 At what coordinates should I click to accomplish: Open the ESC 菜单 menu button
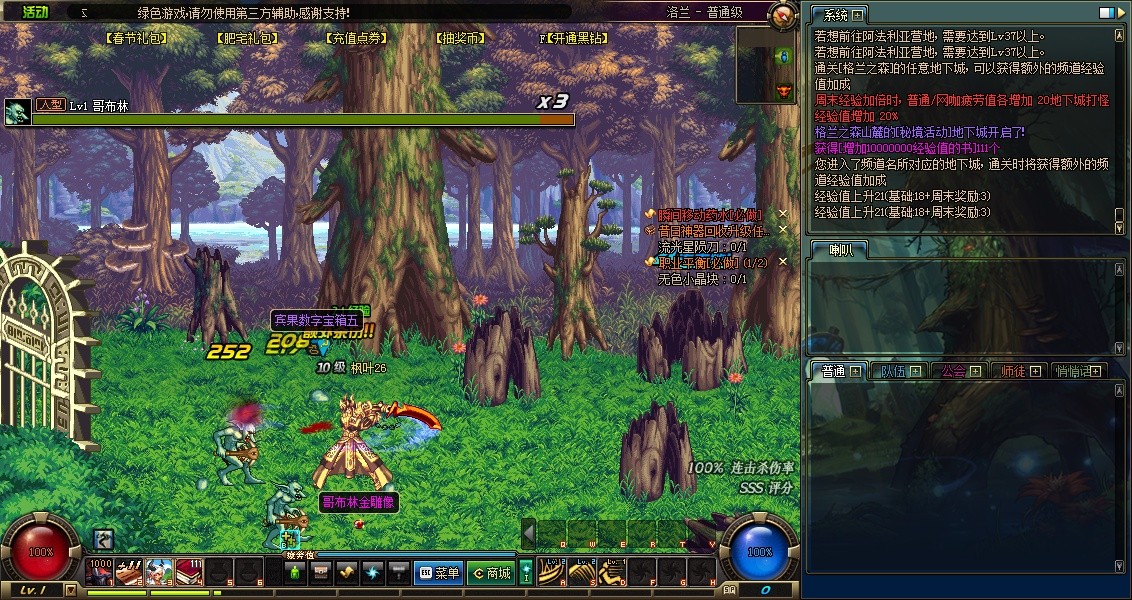pyautogui.click(x=438, y=573)
